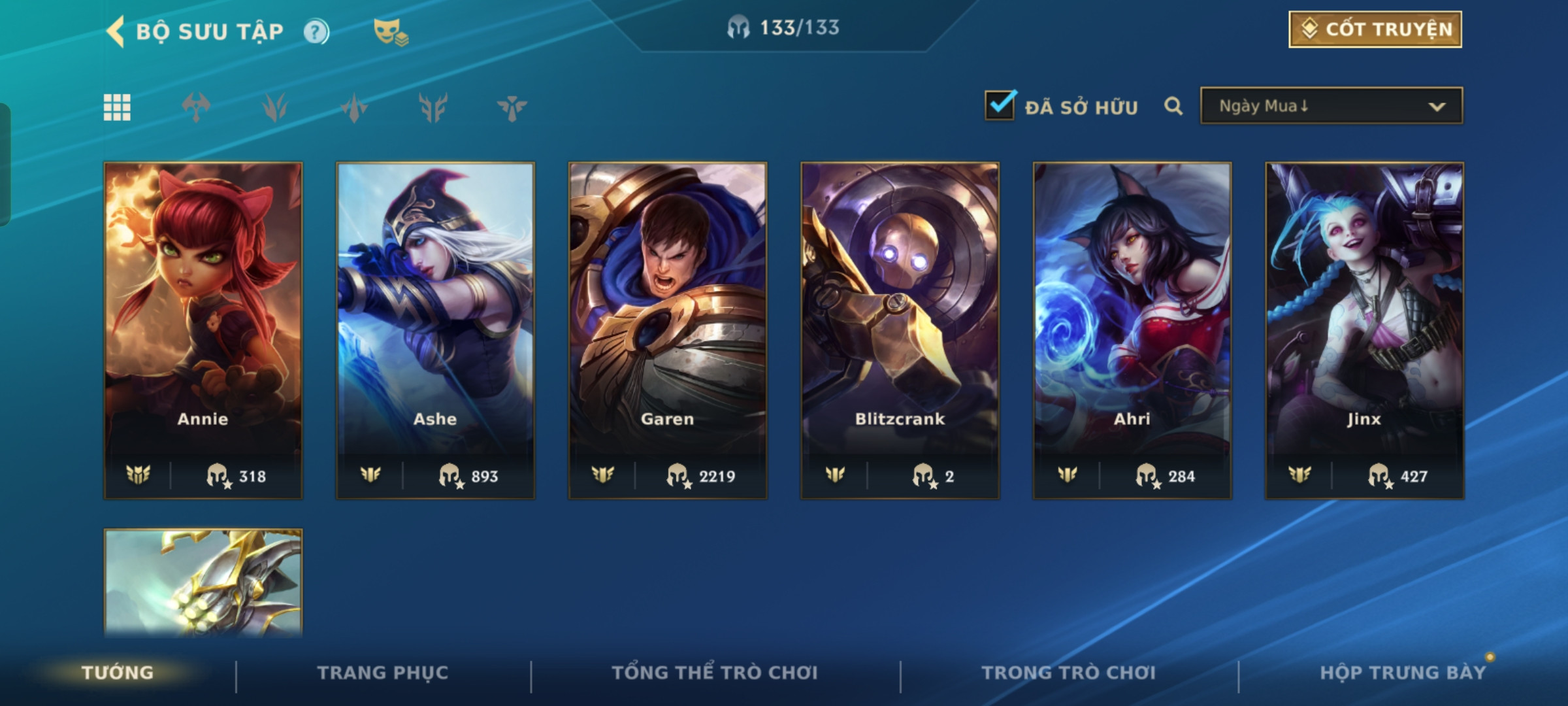1568x706 pixels.
Task: Open the question mark help icon
Action: [316, 31]
